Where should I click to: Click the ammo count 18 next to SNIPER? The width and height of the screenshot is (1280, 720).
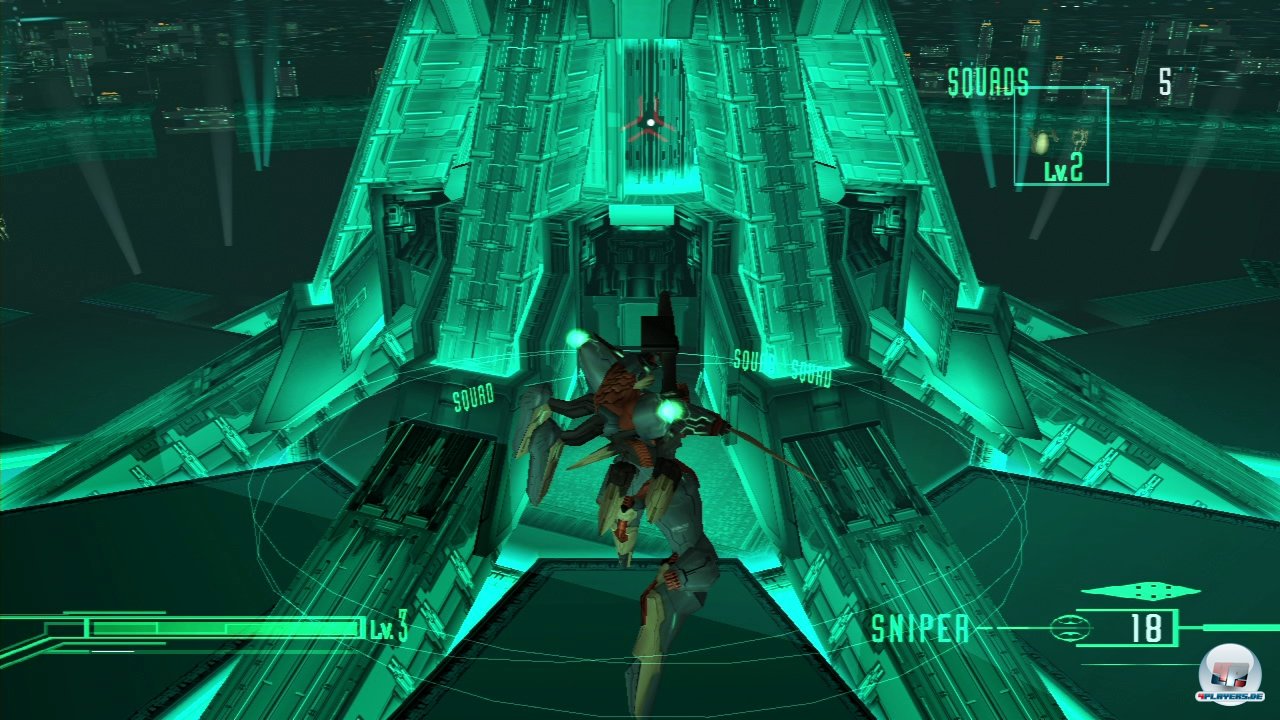1146,626
